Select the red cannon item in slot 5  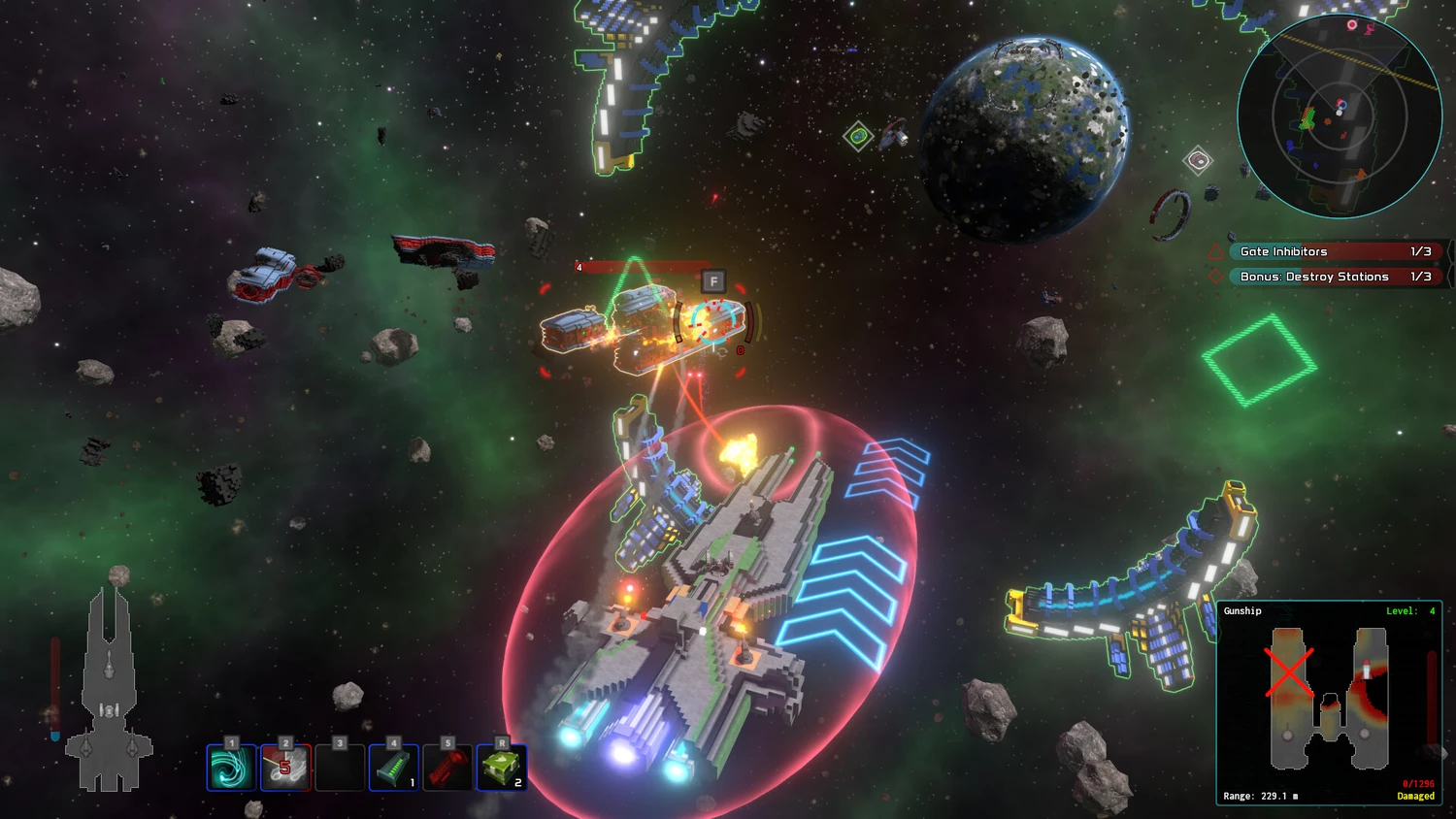(x=447, y=768)
